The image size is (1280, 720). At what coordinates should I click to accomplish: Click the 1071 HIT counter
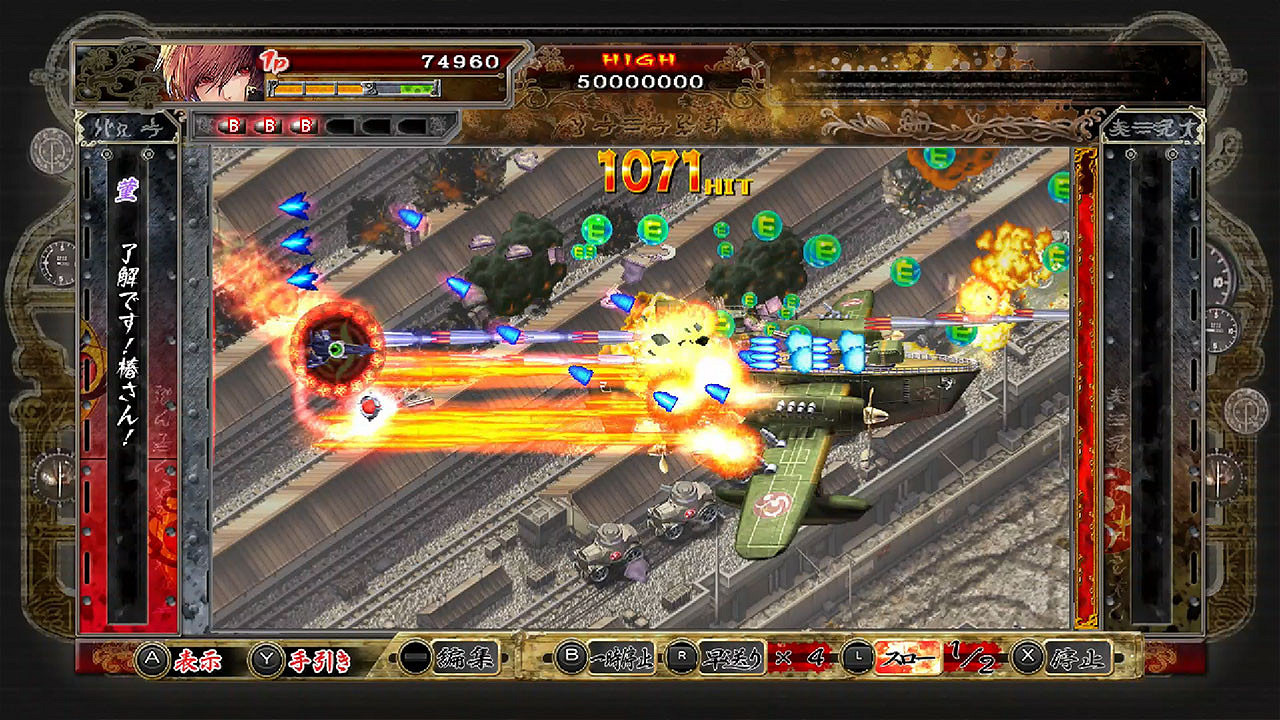pos(663,170)
